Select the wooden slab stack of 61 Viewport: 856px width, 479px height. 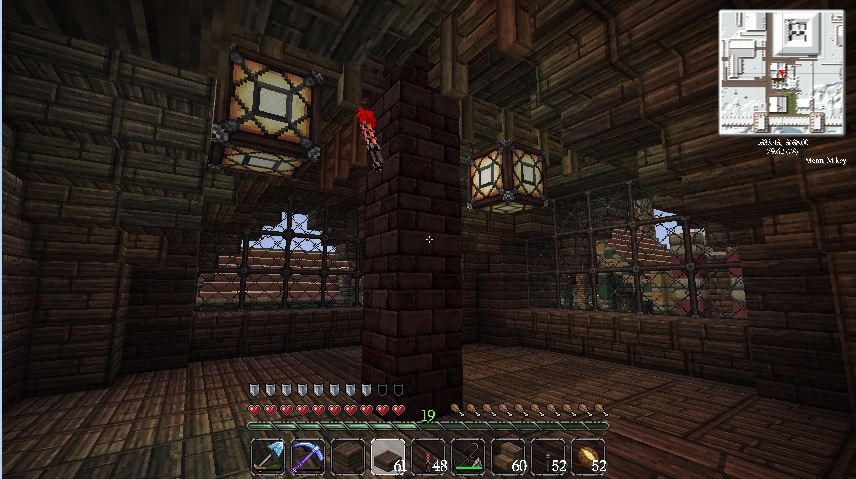pos(388,457)
